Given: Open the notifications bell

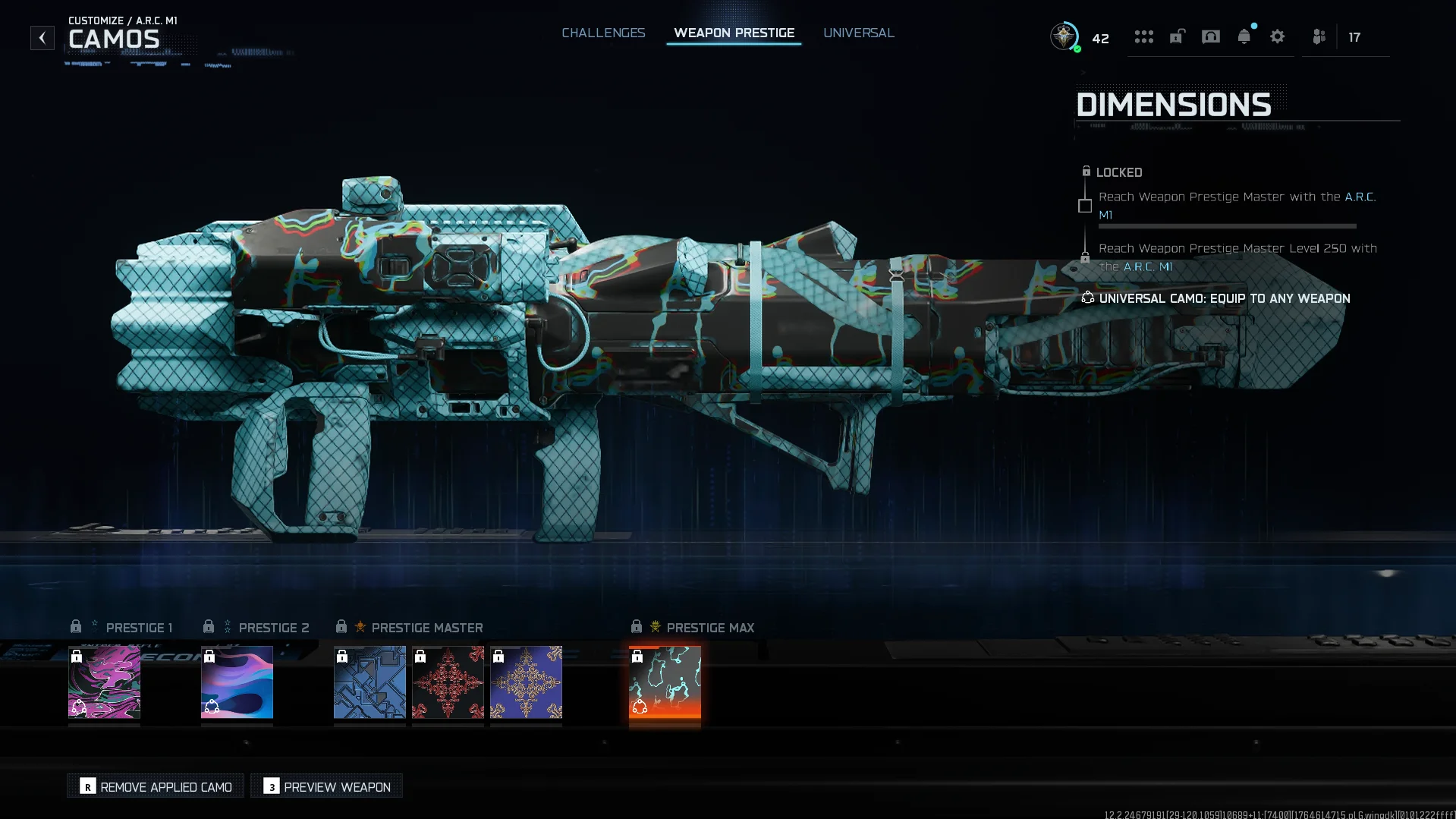Looking at the screenshot, I should 1244,37.
